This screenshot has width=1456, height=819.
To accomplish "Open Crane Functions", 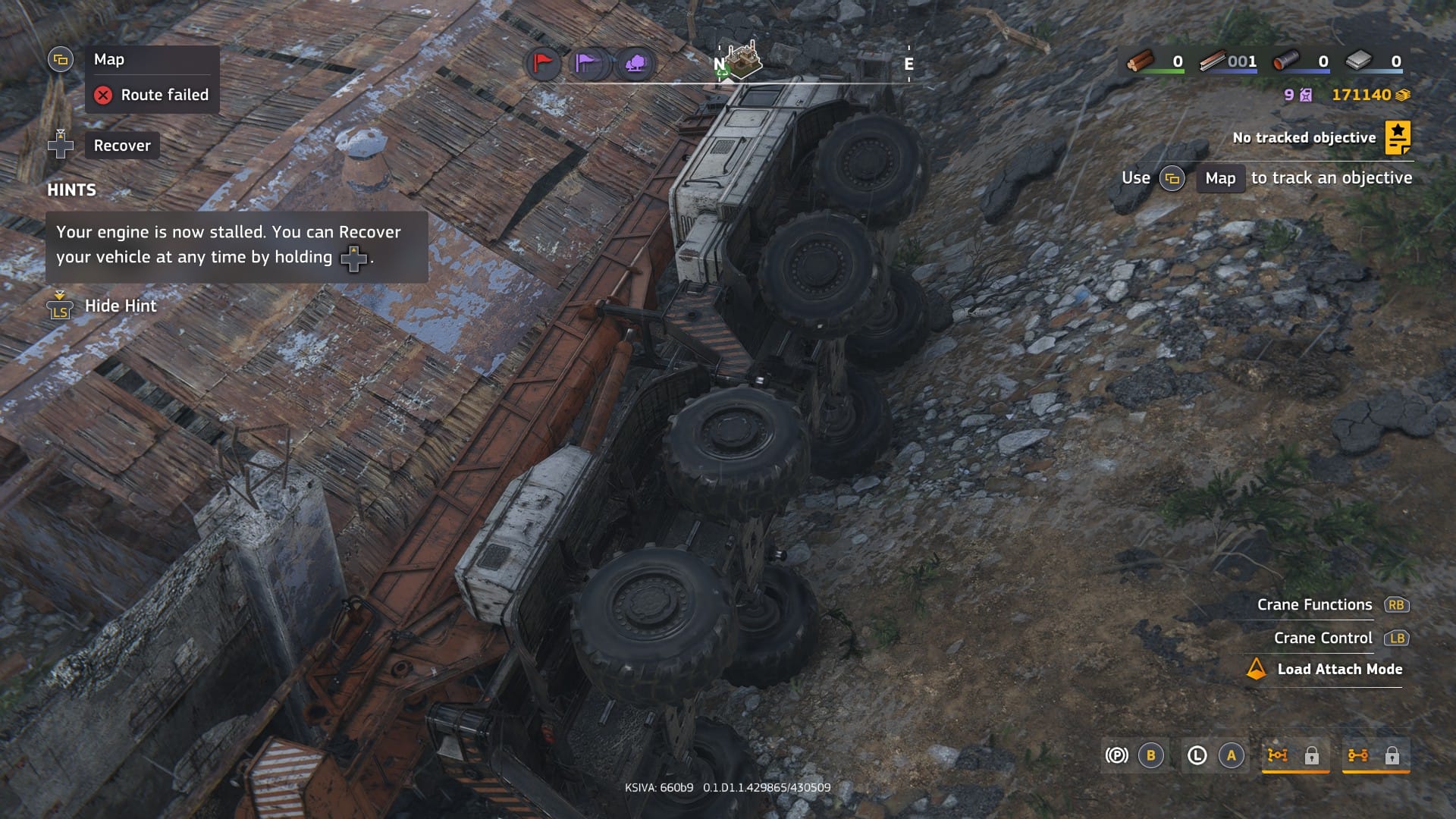I will [1314, 604].
